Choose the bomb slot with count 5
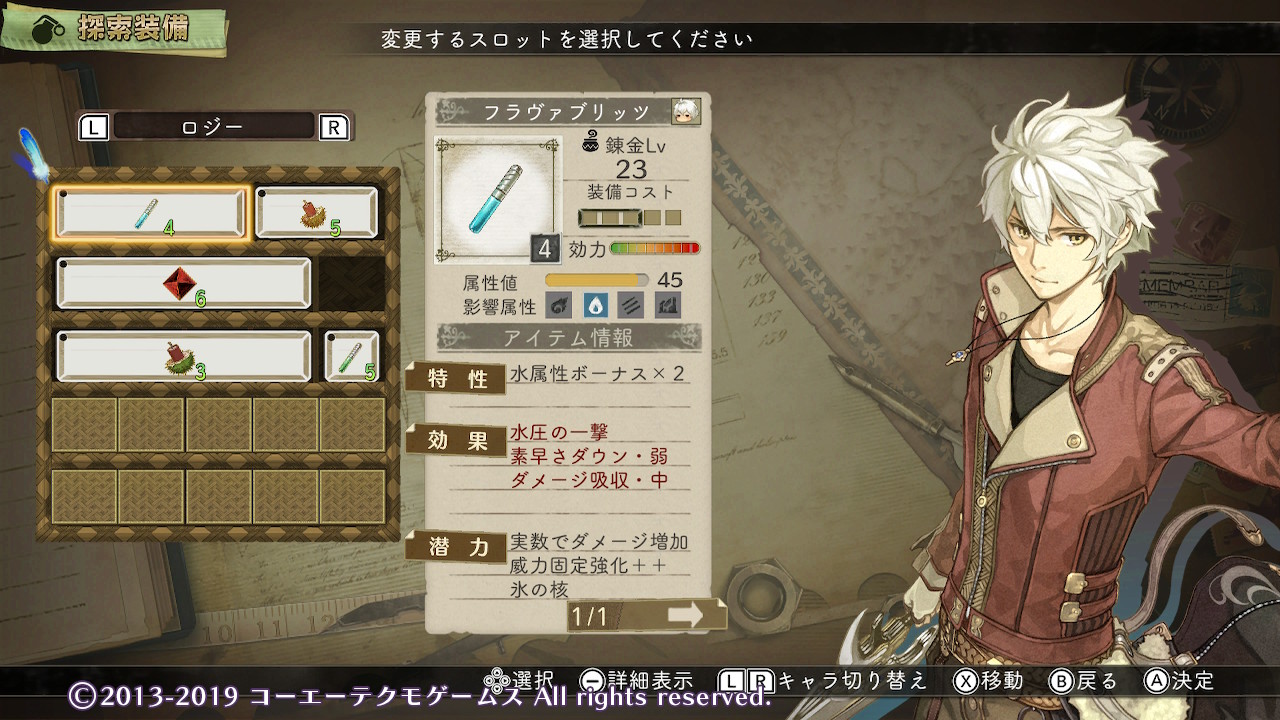Viewport: 1280px width, 720px height. [x=317, y=213]
